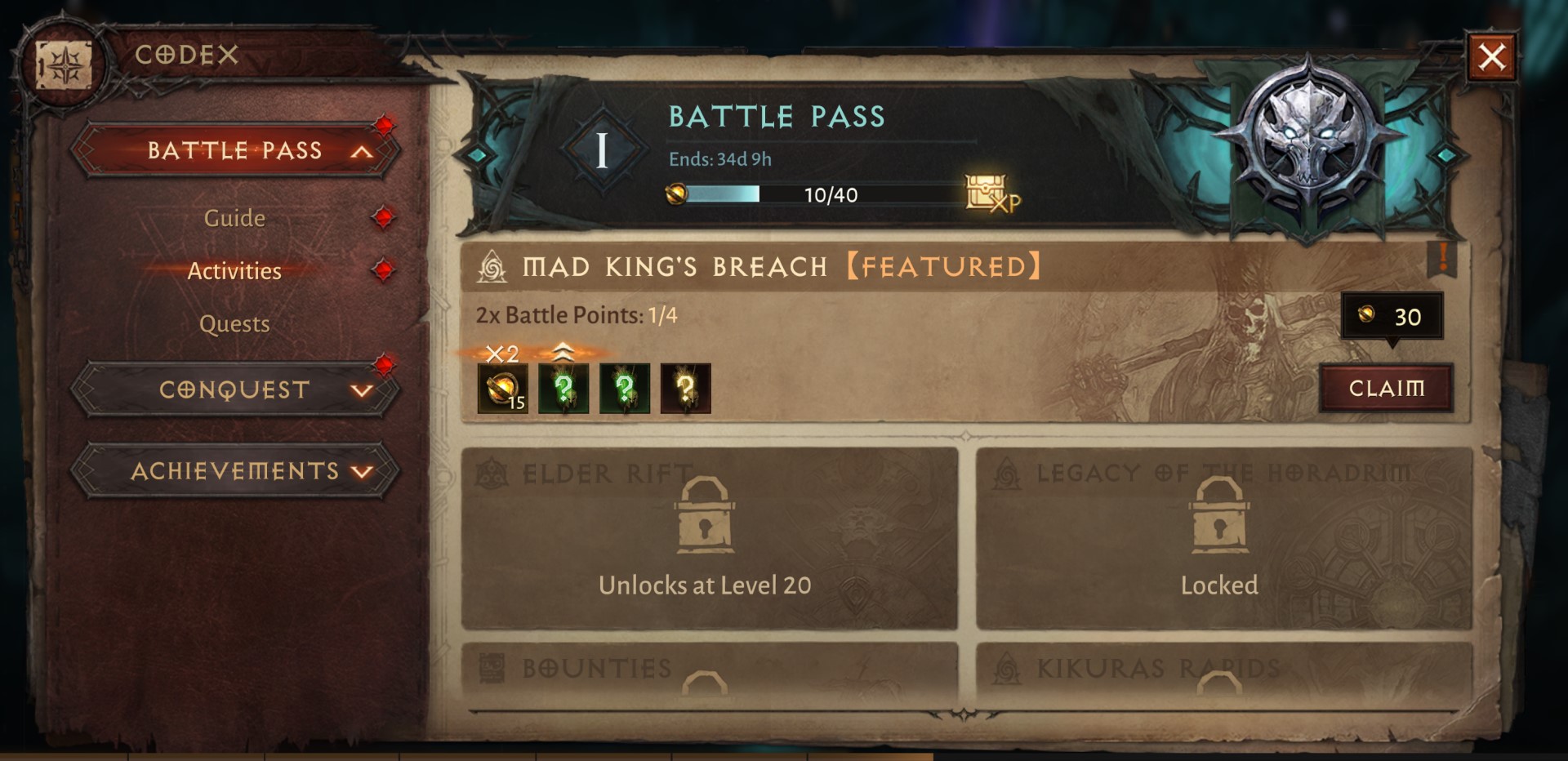Open the Guide sub-tab
This screenshot has height=761, width=1568.
click(234, 218)
